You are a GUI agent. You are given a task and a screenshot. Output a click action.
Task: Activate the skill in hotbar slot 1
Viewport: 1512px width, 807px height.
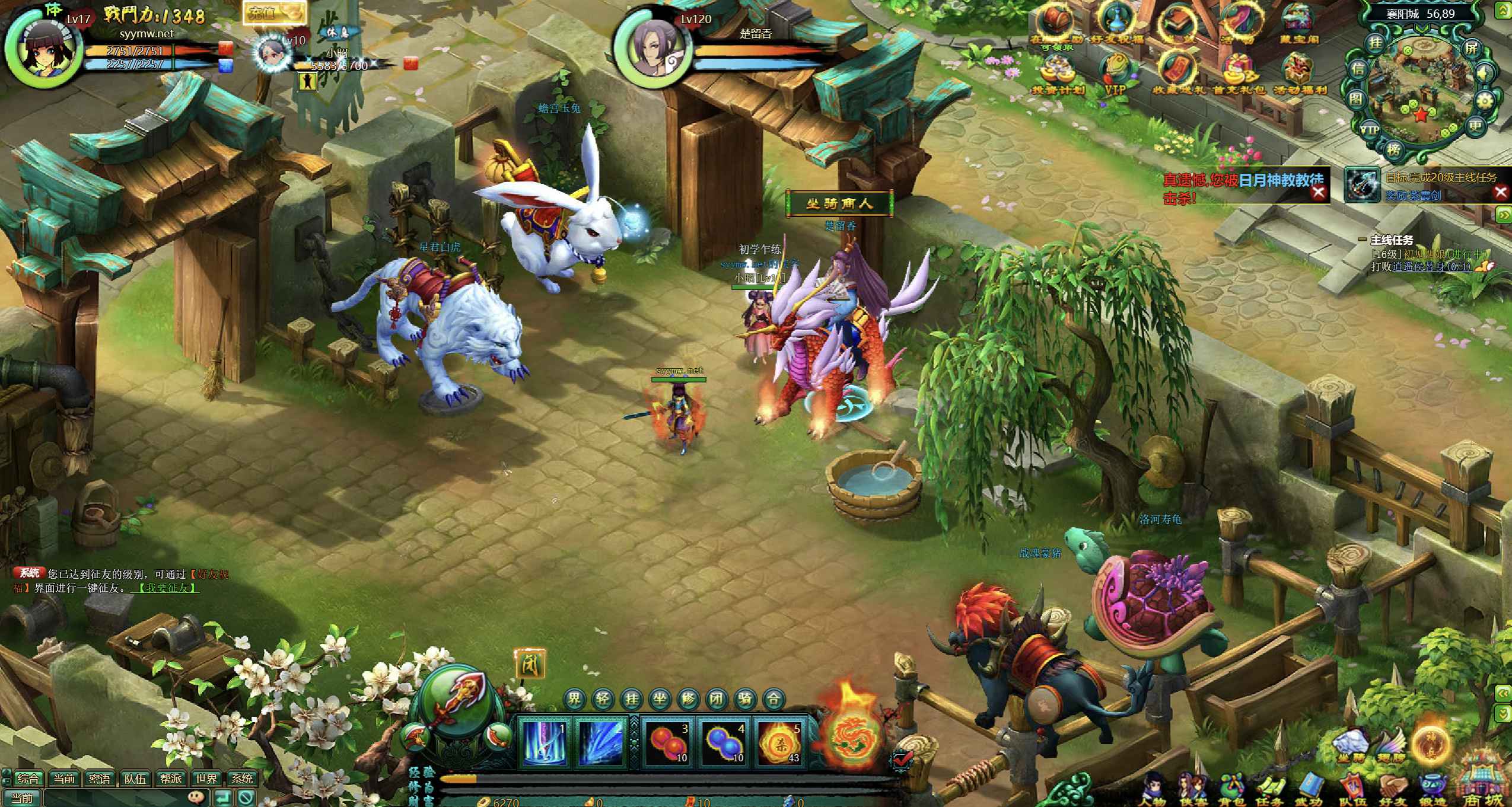(x=543, y=741)
